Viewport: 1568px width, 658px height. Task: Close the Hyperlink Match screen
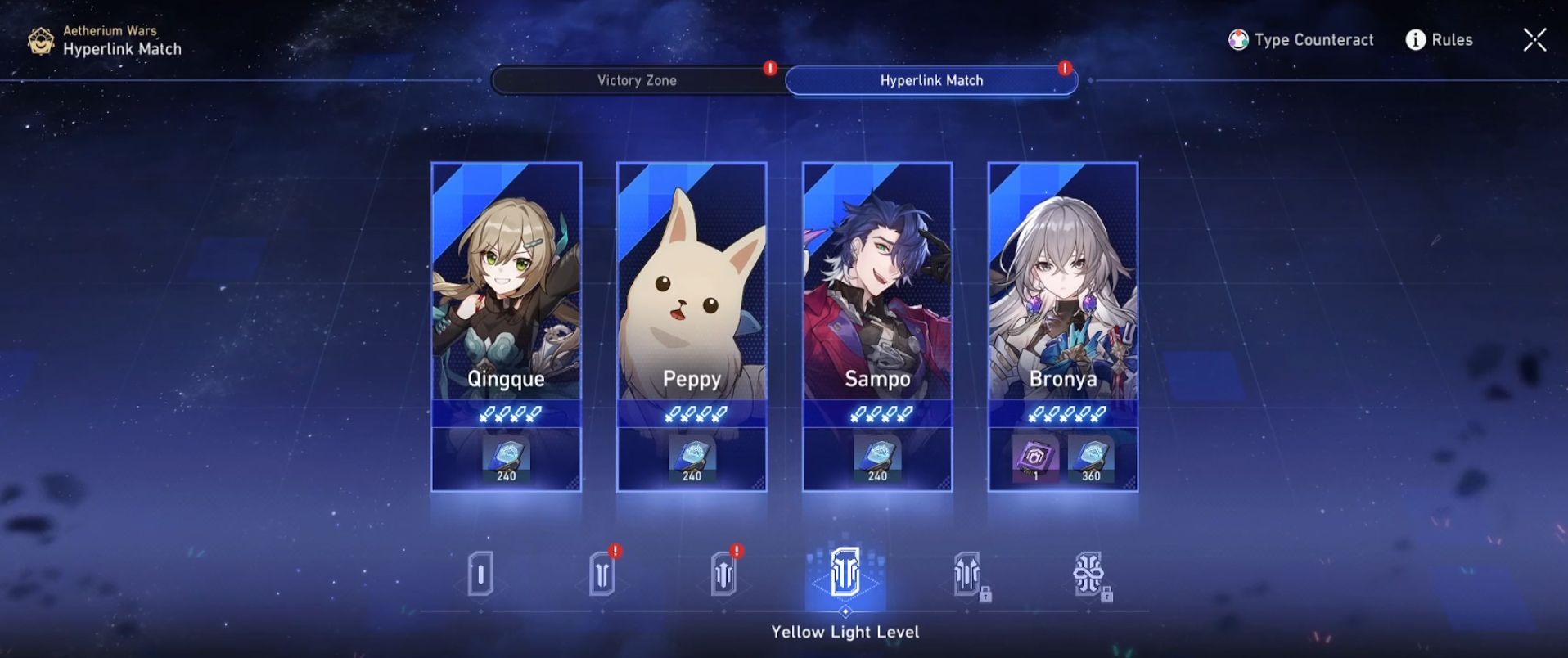pyautogui.click(x=1534, y=39)
